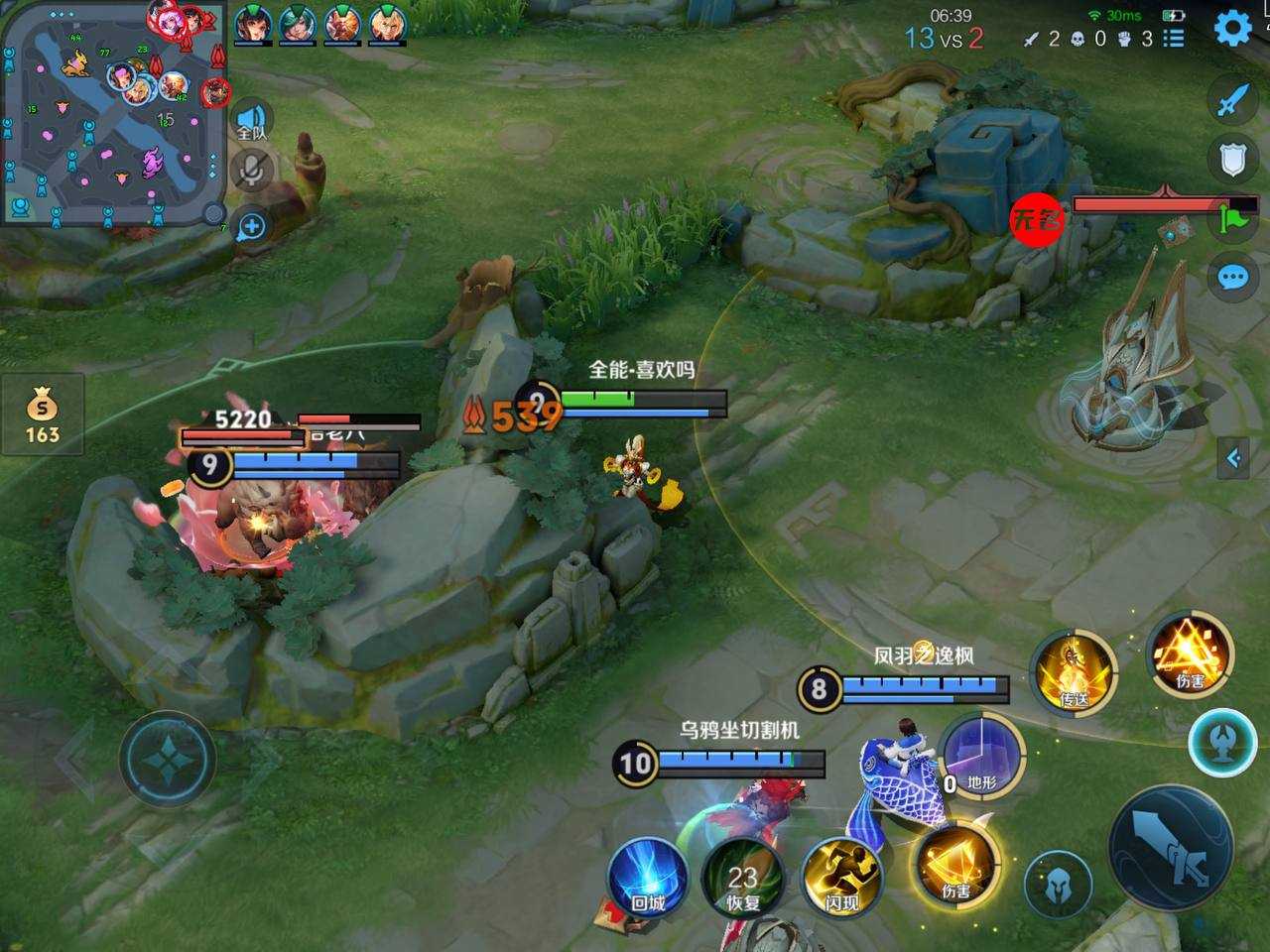This screenshot has width=1270, height=952.
Task: Cast the 闪现 flash spell
Action: point(841,877)
